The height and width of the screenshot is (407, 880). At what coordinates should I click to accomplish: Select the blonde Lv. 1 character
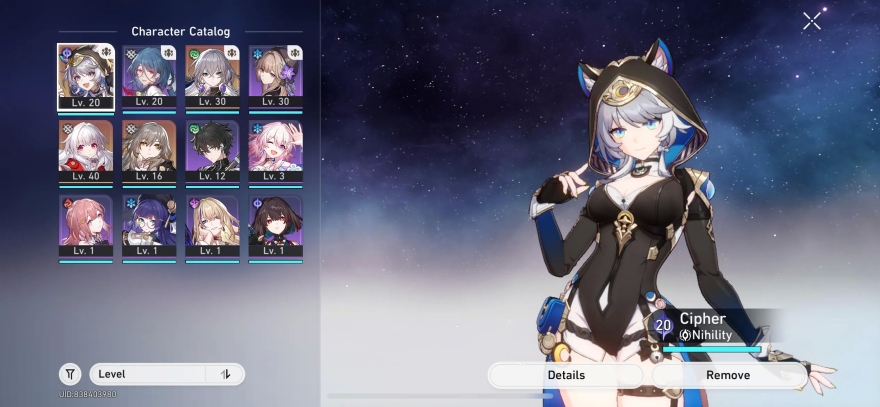pyautogui.click(x=212, y=226)
